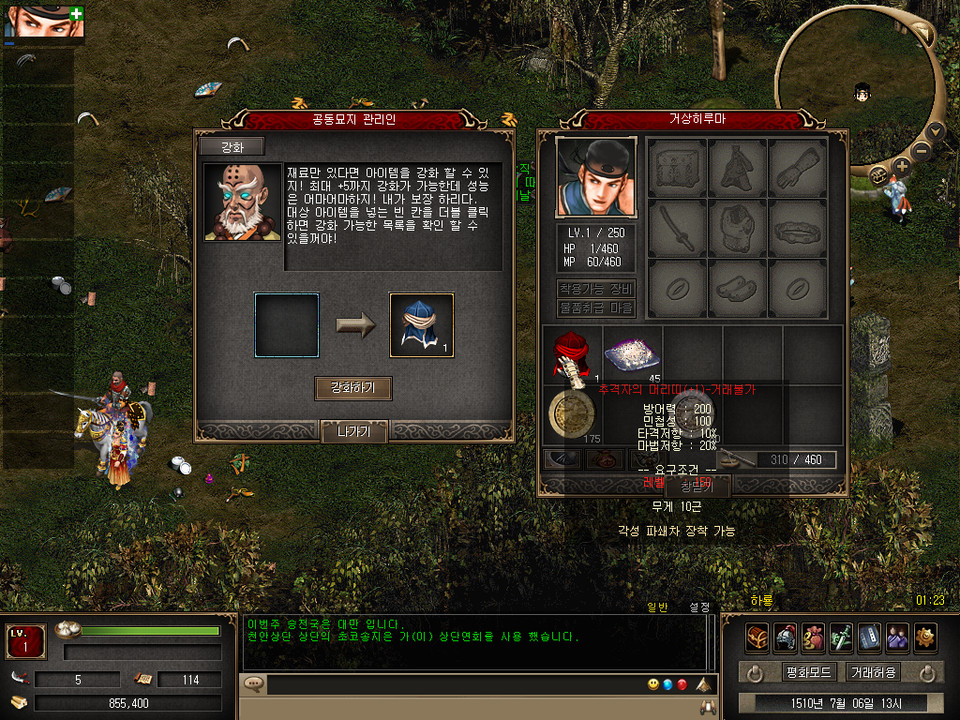Click the 물품취급 마을 button

pos(595,308)
